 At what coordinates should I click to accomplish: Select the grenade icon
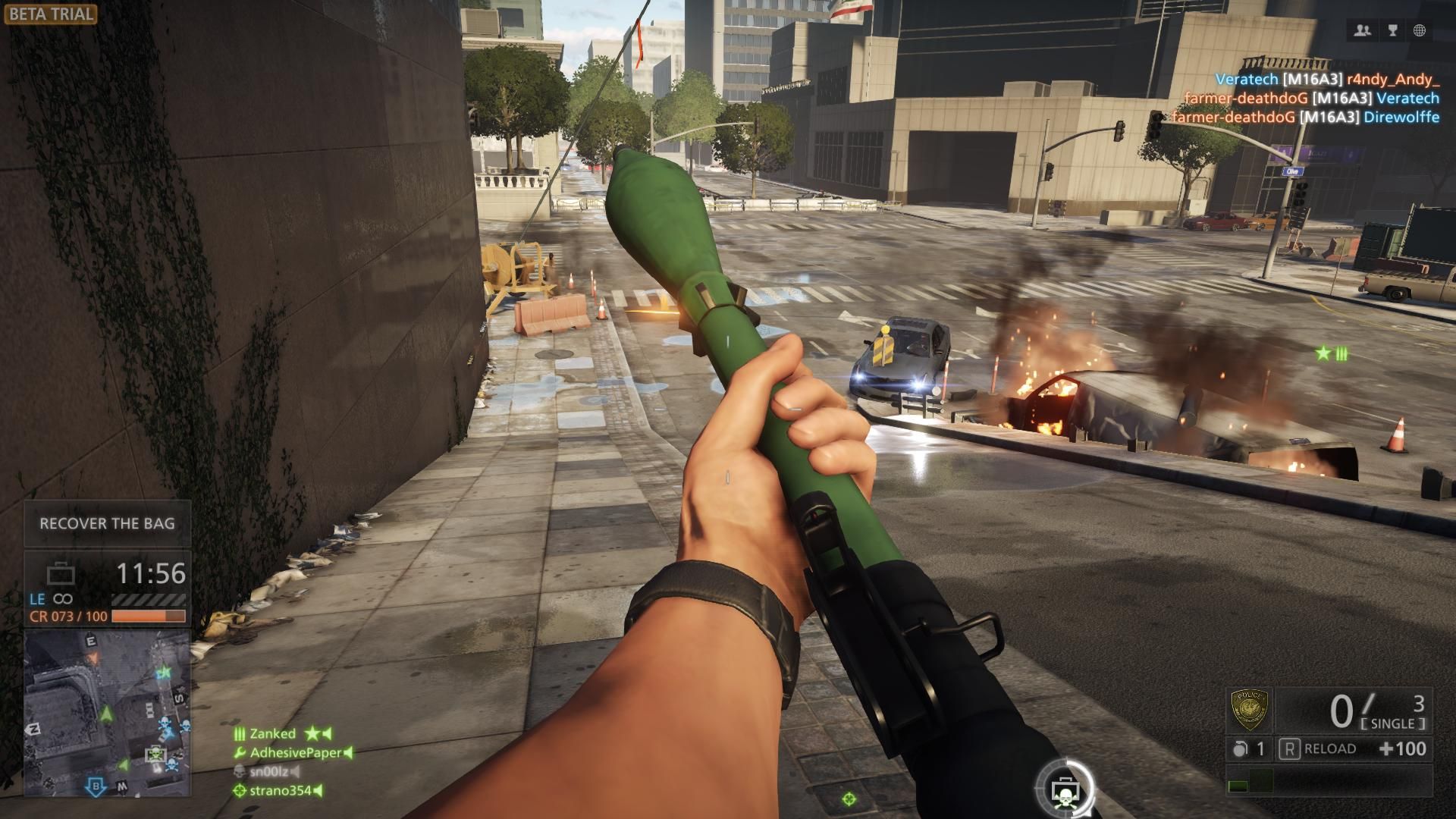[x=1240, y=749]
